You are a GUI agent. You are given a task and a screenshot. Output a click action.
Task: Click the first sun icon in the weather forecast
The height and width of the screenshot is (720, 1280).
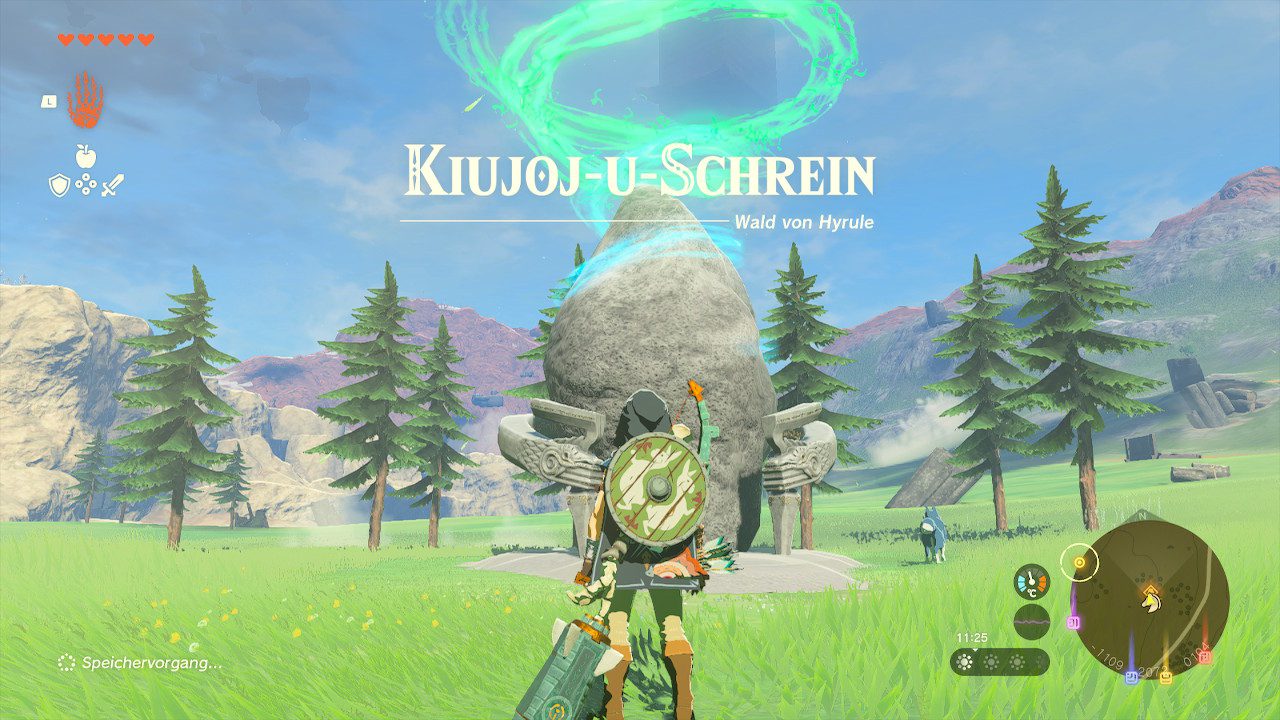[964, 662]
